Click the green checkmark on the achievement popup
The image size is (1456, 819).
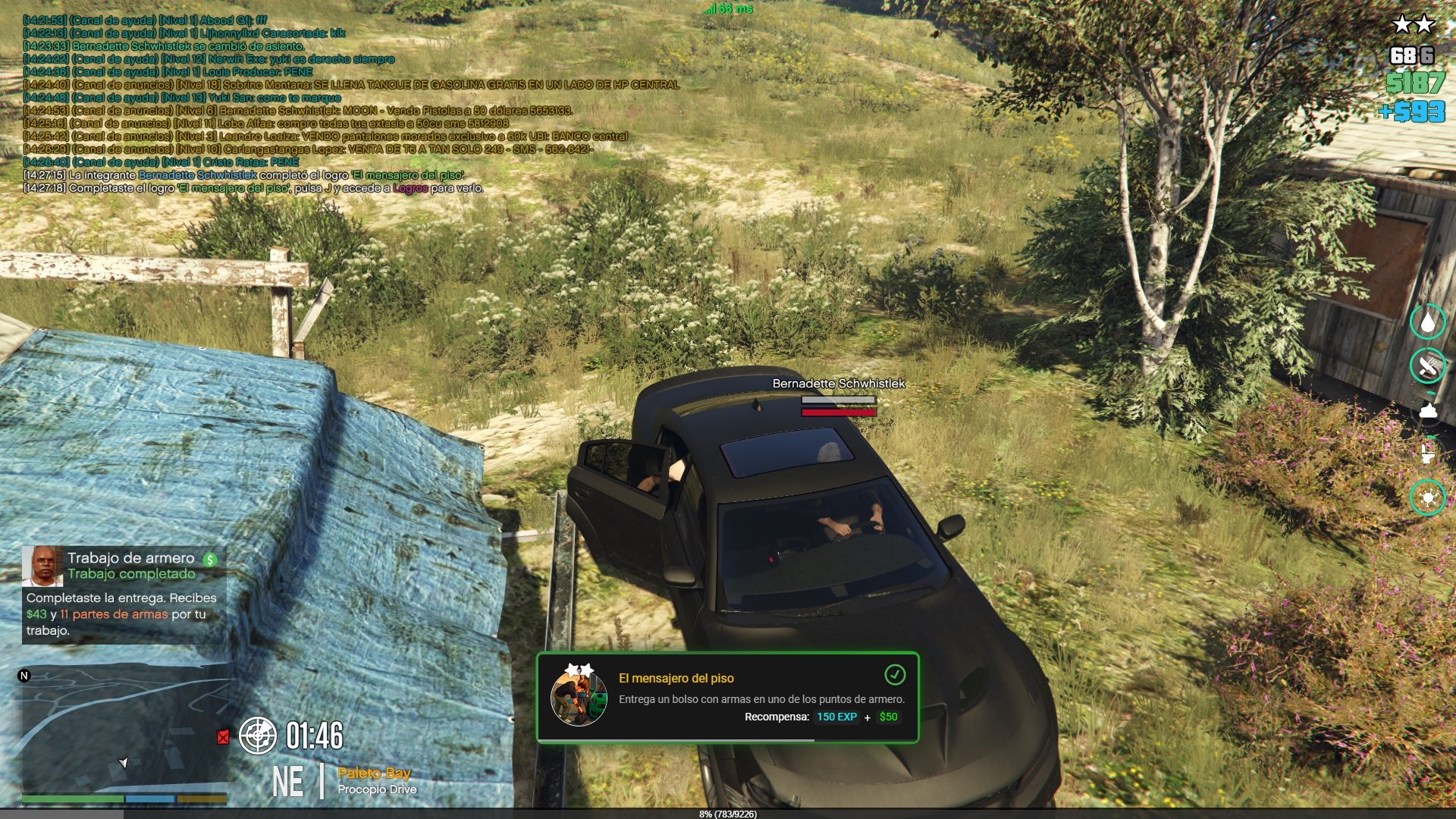click(x=895, y=674)
